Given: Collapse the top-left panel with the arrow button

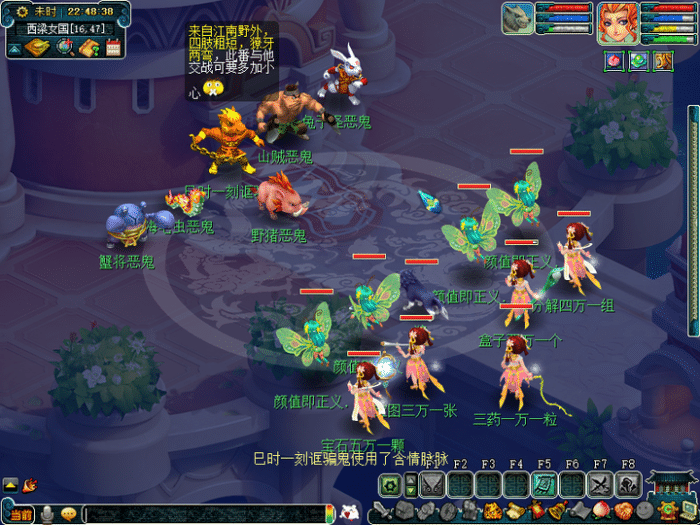Looking at the screenshot, I should click(14, 47).
